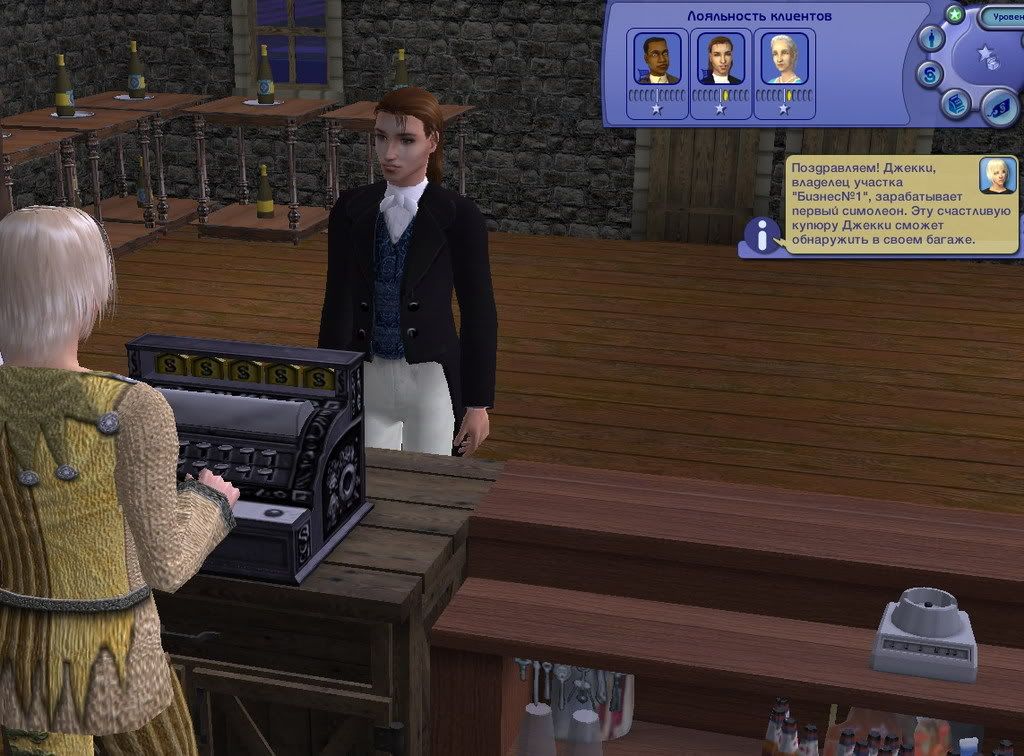The width and height of the screenshot is (1024, 756).
Task: Click the blonde Sim portrait in notification
Action: pos(997,175)
